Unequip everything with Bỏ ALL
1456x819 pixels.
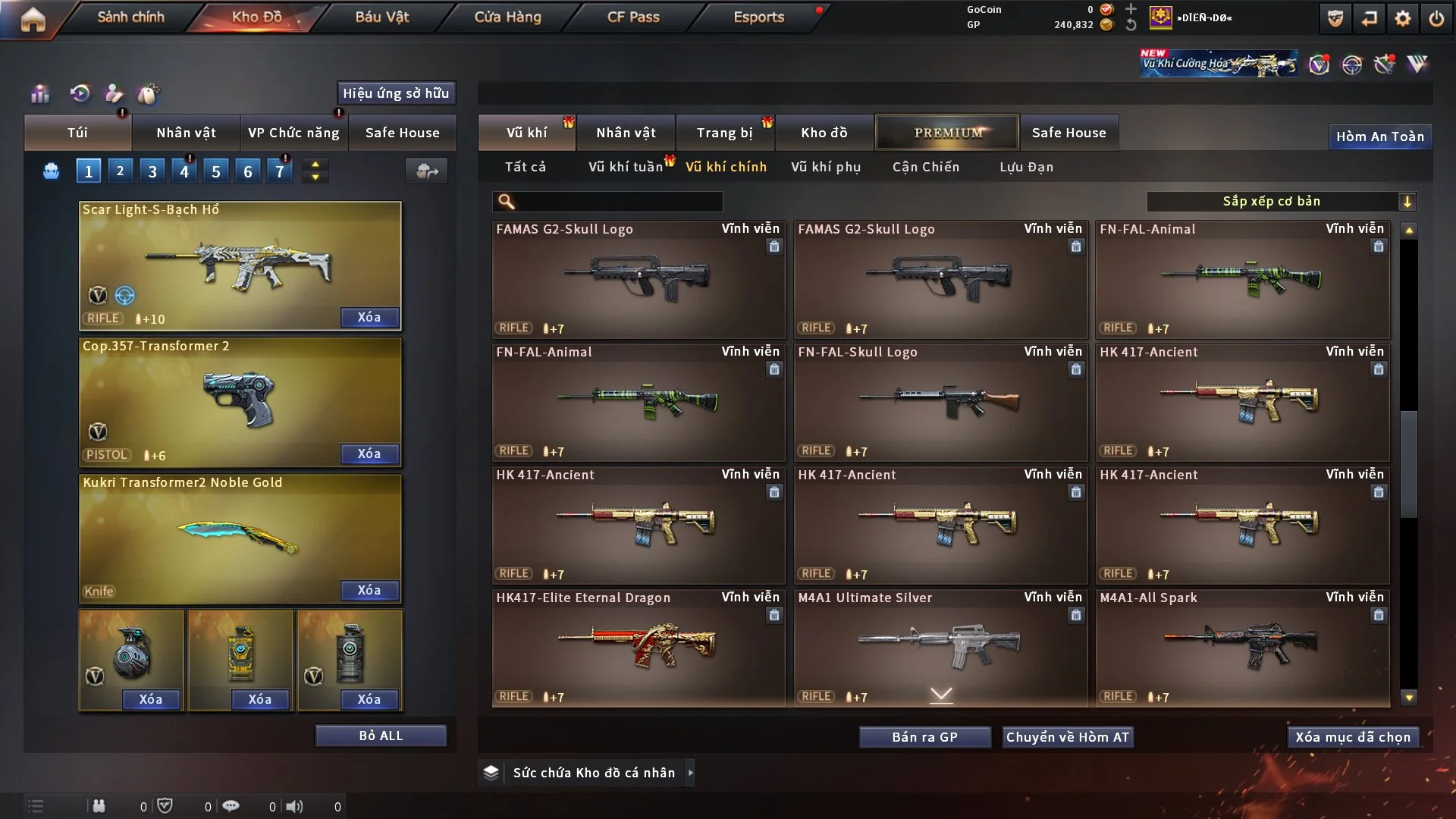tap(381, 736)
